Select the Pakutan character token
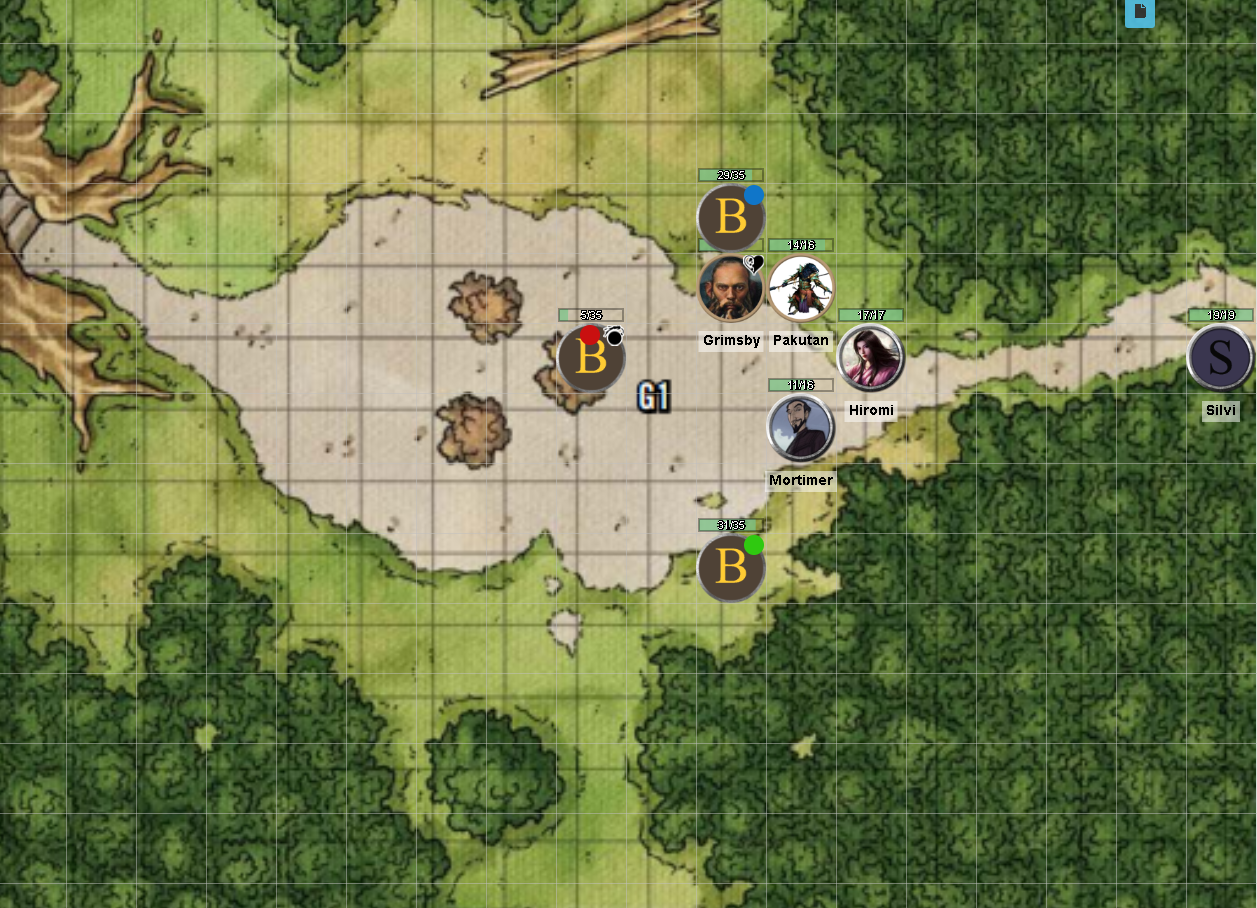 coord(800,289)
